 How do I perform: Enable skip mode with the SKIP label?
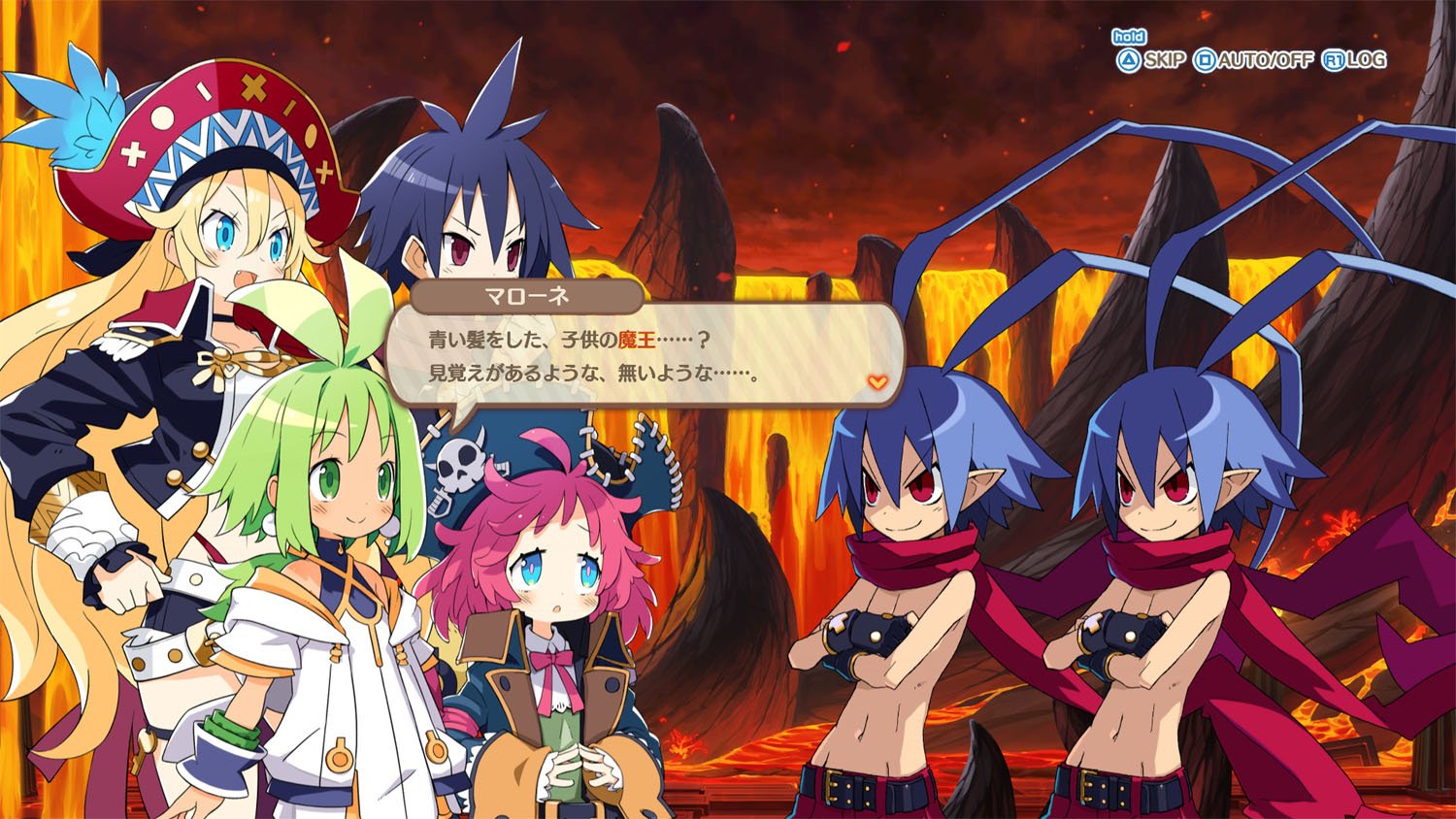(1168, 59)
